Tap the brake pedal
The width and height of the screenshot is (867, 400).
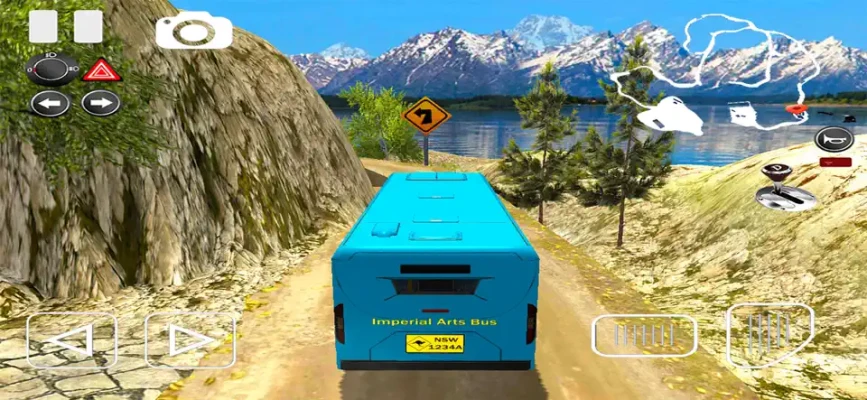(x=644, y=335)
